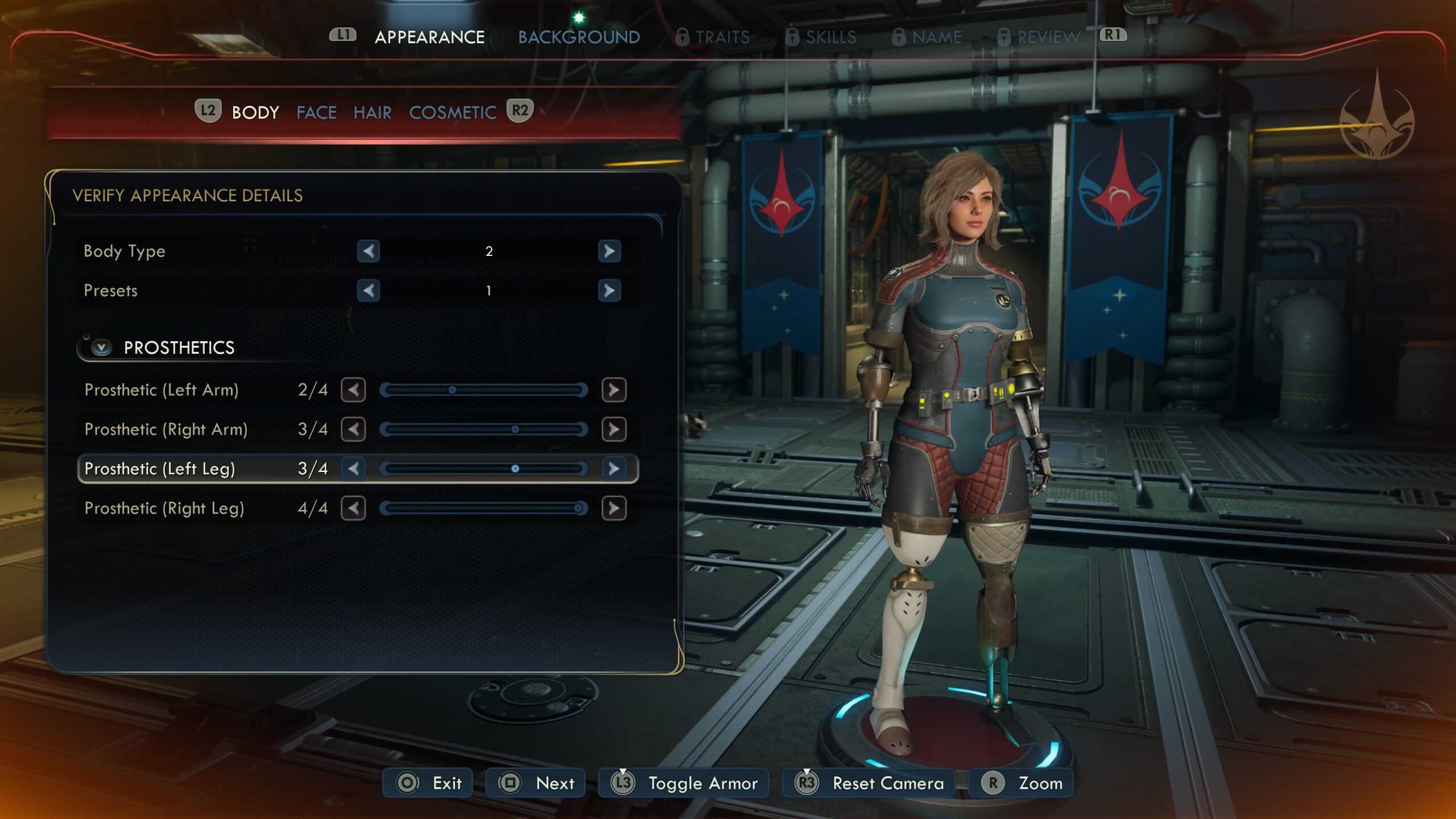The image size is (1456, 819).
Task: Choose the Body sub-tab
Action: tap(255, 113)
